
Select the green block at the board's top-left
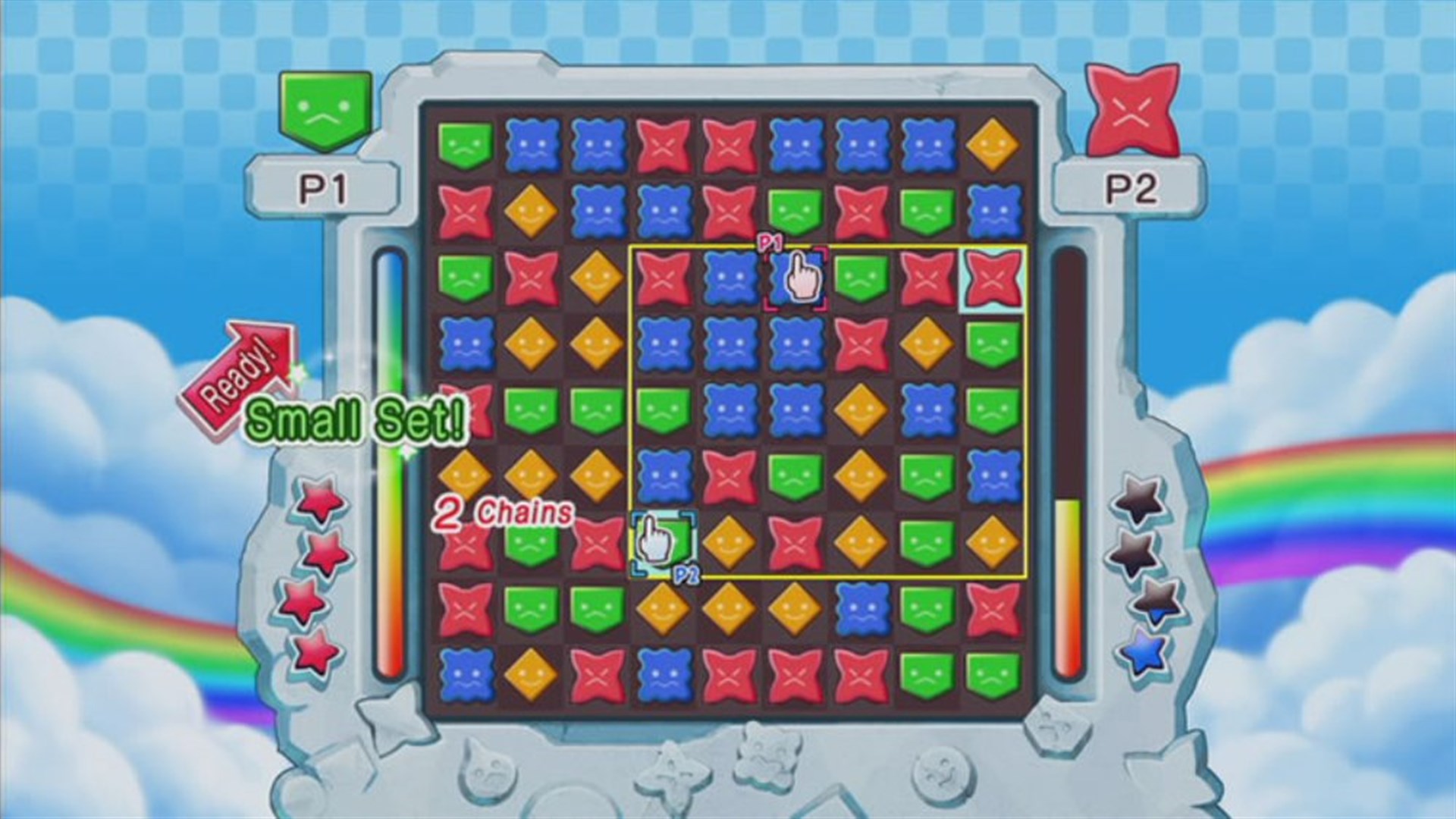click(x=465, y=143)
